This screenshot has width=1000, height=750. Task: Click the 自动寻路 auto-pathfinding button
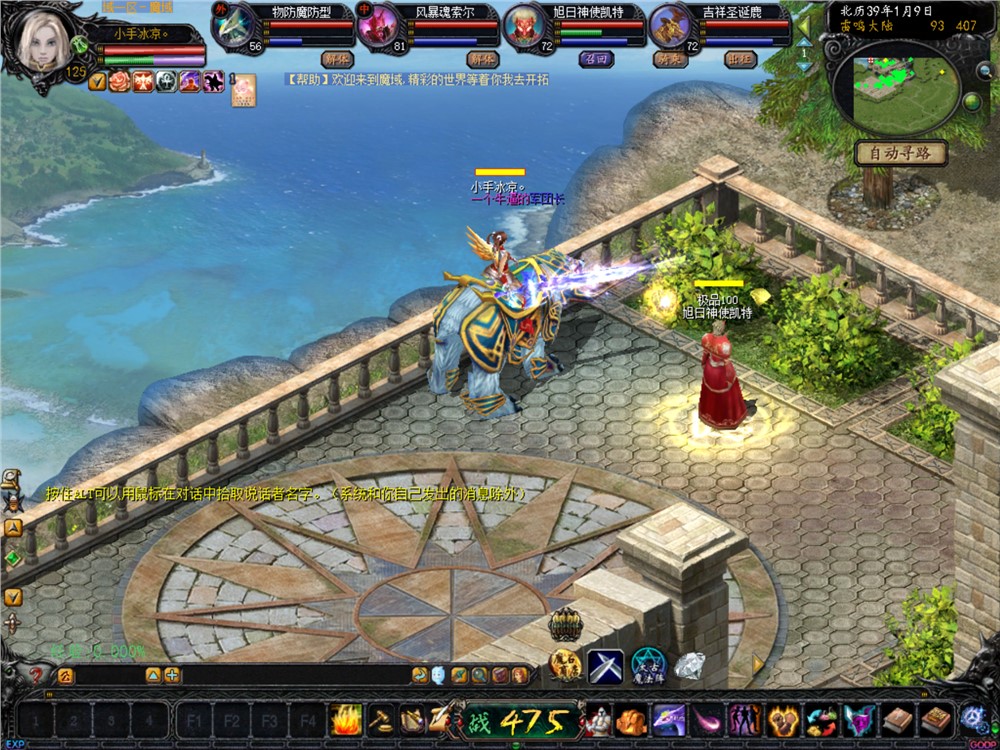pos(901,153)
